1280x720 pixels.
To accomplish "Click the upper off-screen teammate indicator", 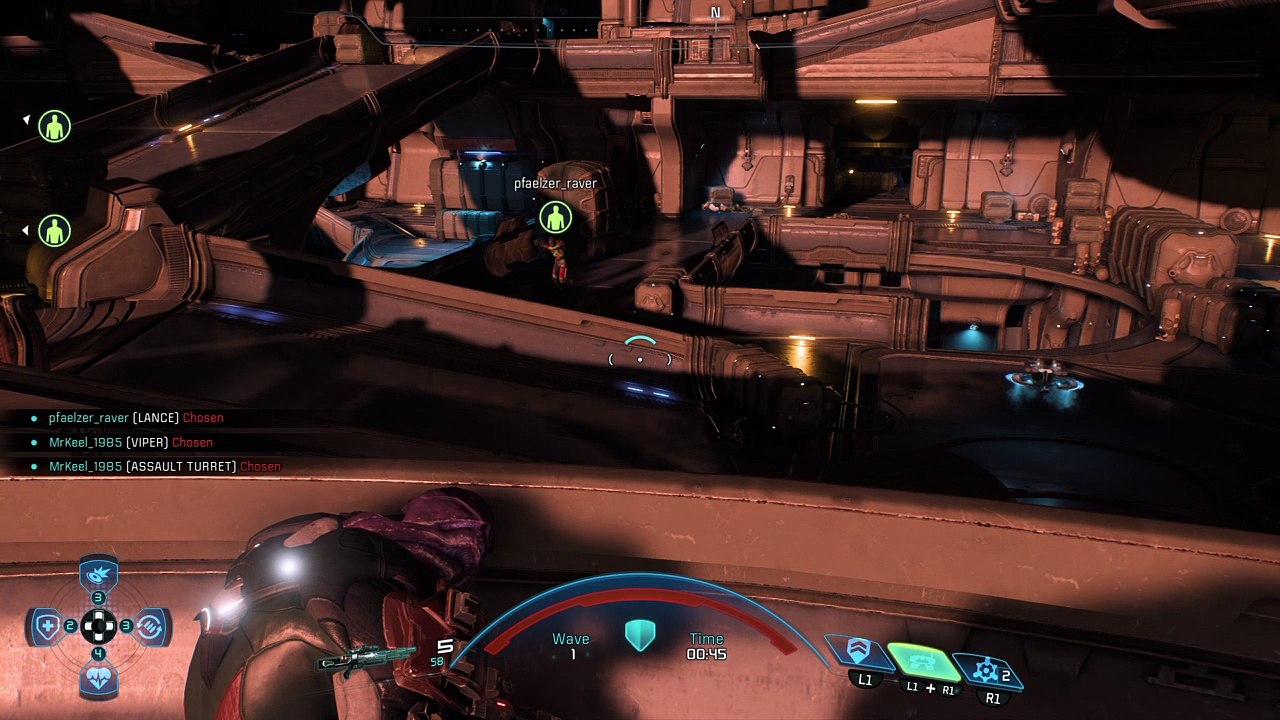I will click(x=54, y=126).
